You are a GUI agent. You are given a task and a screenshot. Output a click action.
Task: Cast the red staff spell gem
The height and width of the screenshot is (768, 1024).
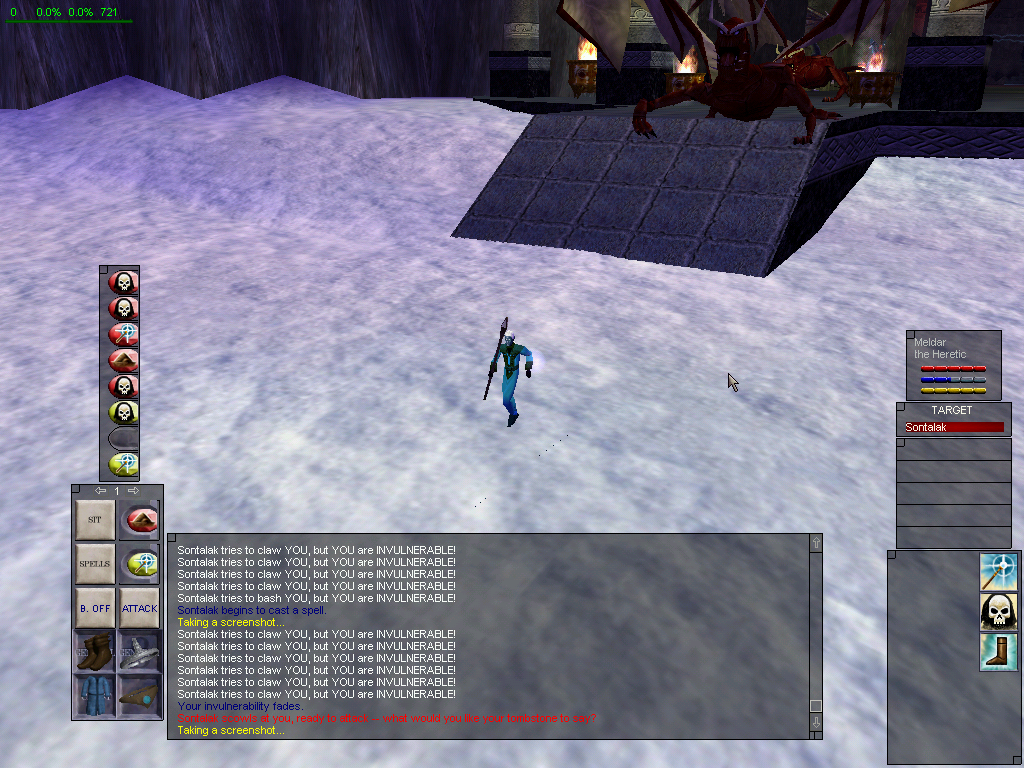click(x=123, y=334)
